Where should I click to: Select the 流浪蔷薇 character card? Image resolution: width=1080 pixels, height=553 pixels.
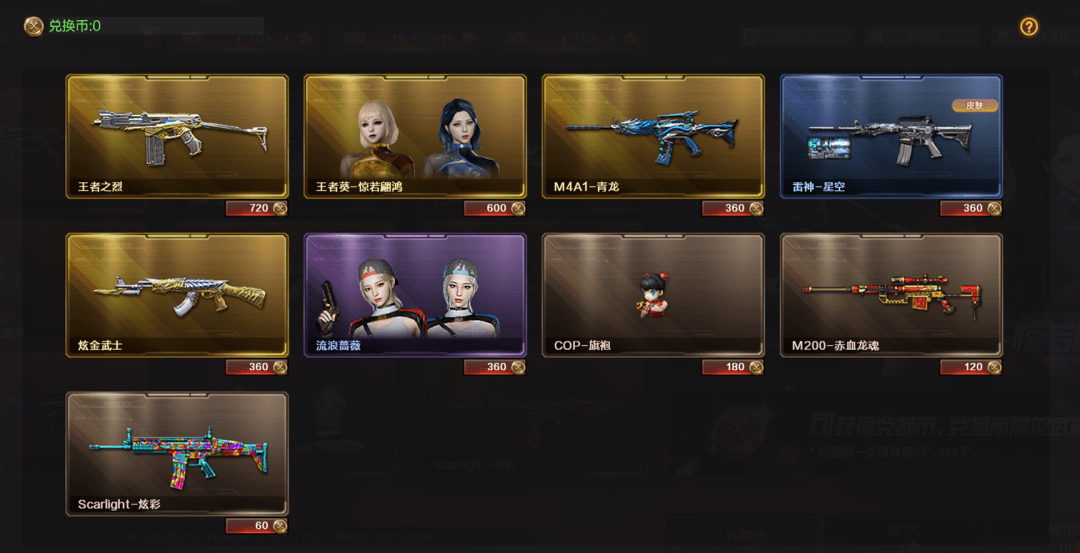(x=415, y=295)
